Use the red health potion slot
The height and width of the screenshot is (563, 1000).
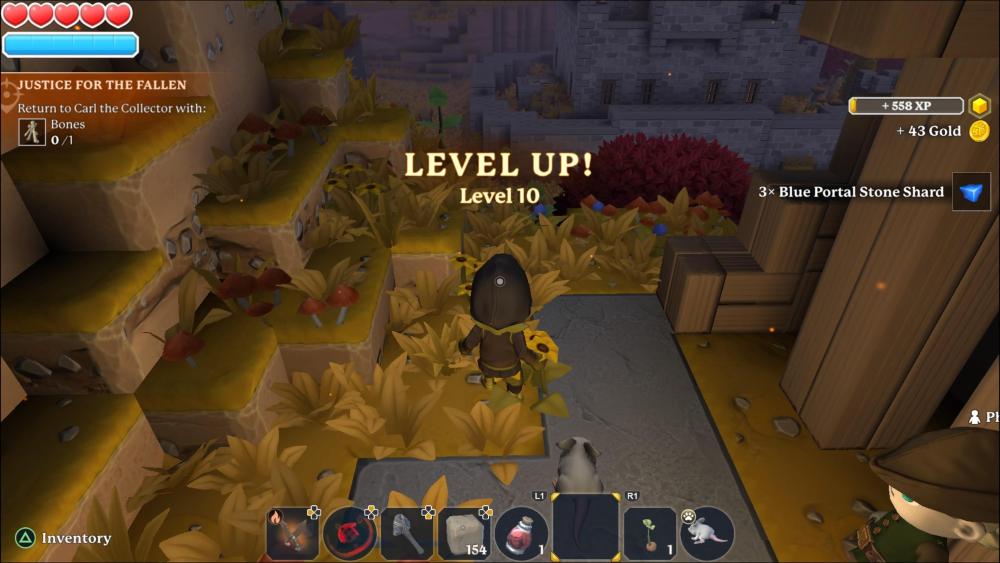point(521,533)
